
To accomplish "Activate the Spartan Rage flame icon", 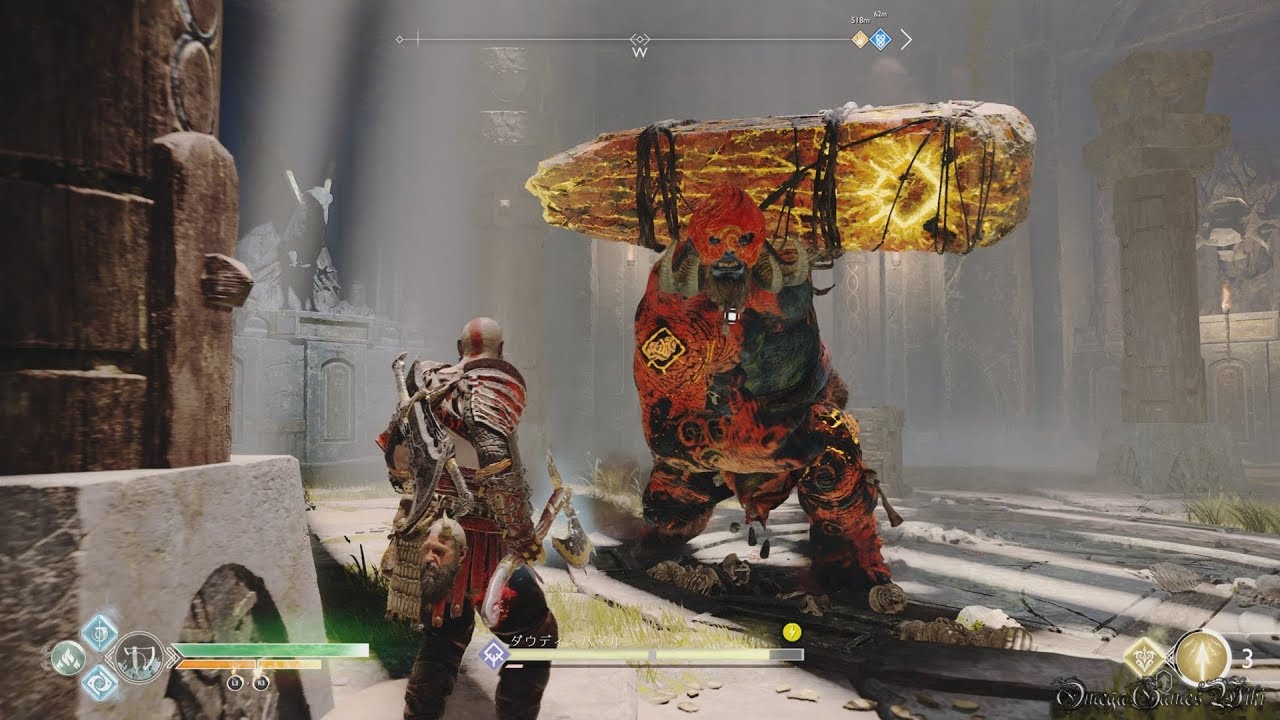I will 68,657.
